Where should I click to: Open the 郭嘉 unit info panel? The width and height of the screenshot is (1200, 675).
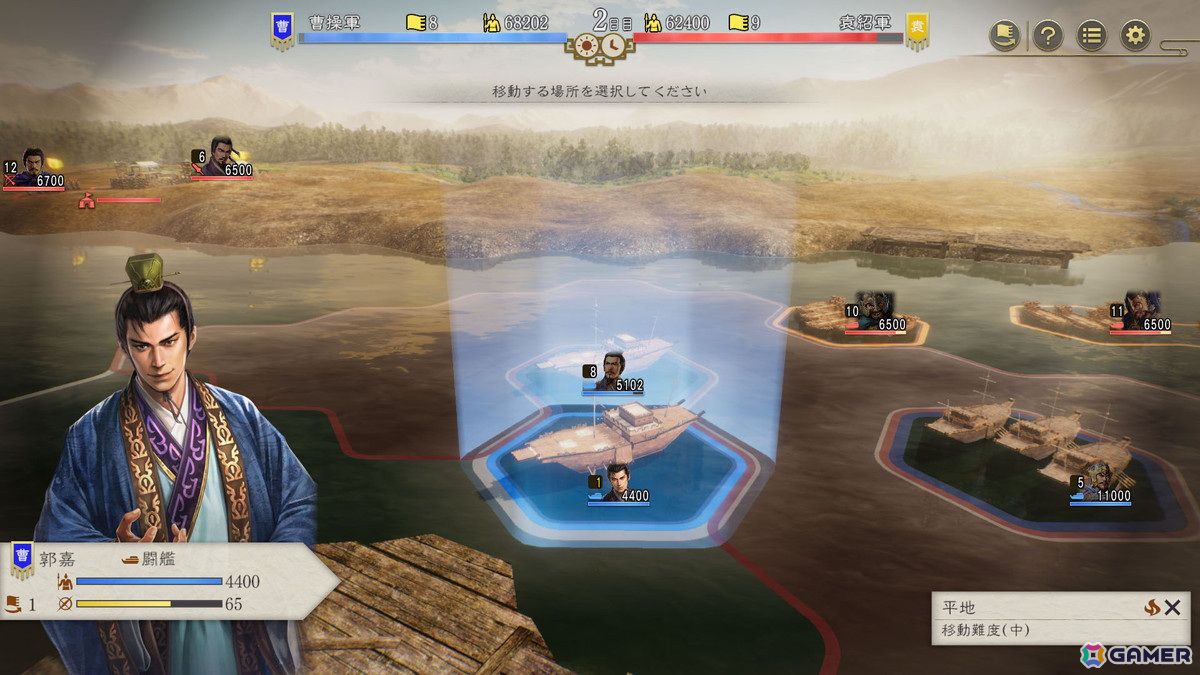click(160, 581)
